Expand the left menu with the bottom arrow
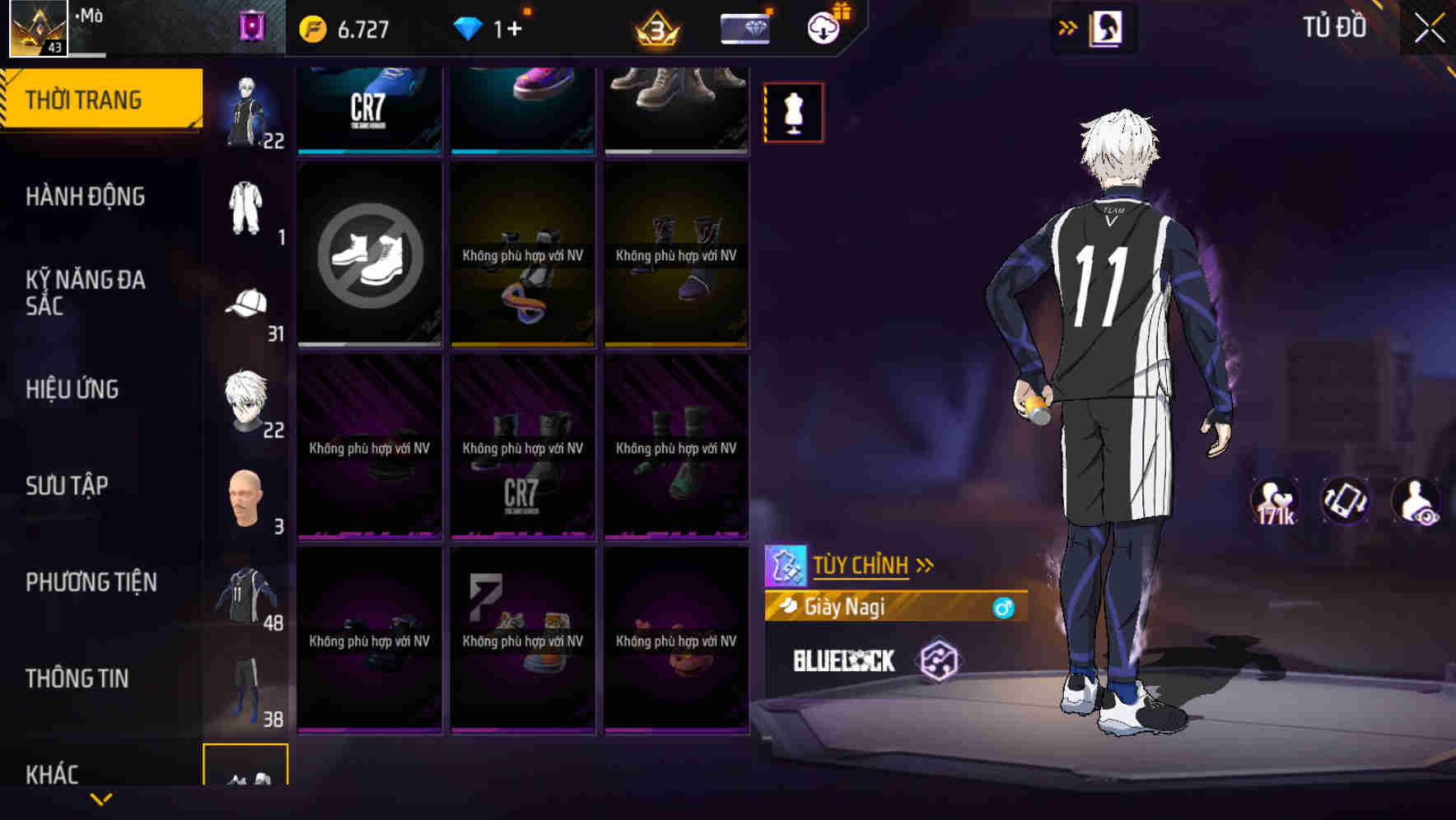The image size is (1456, 820). [101, 800]
